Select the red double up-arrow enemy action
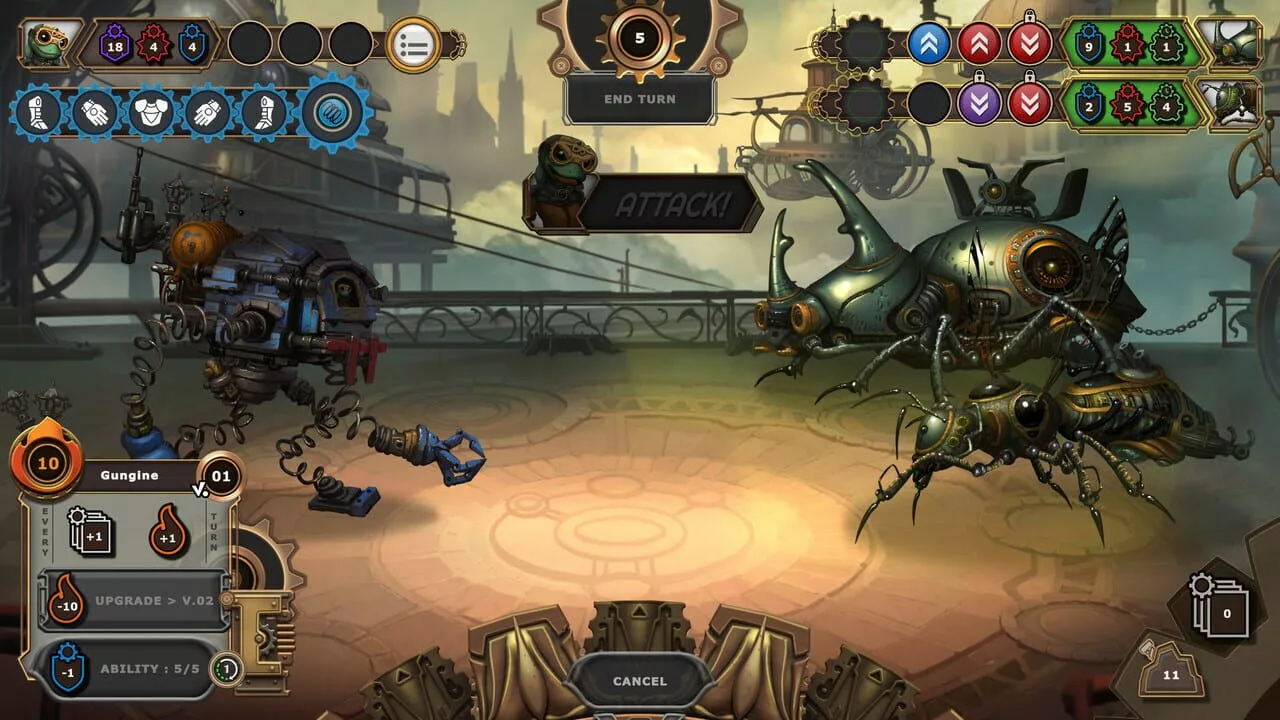The image size is (1280, 720). (x=979, y=44)
